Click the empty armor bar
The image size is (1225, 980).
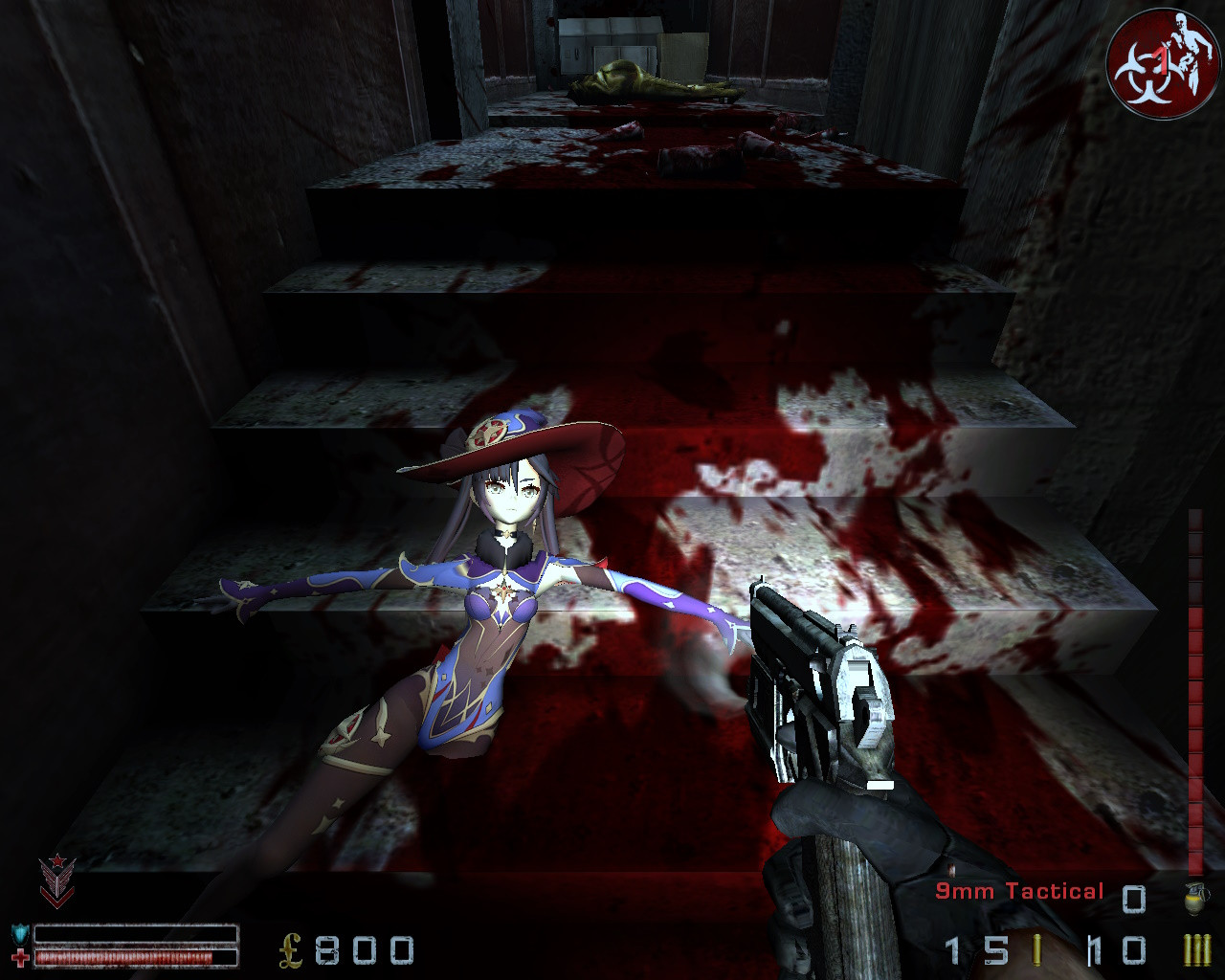pos(134,933)
